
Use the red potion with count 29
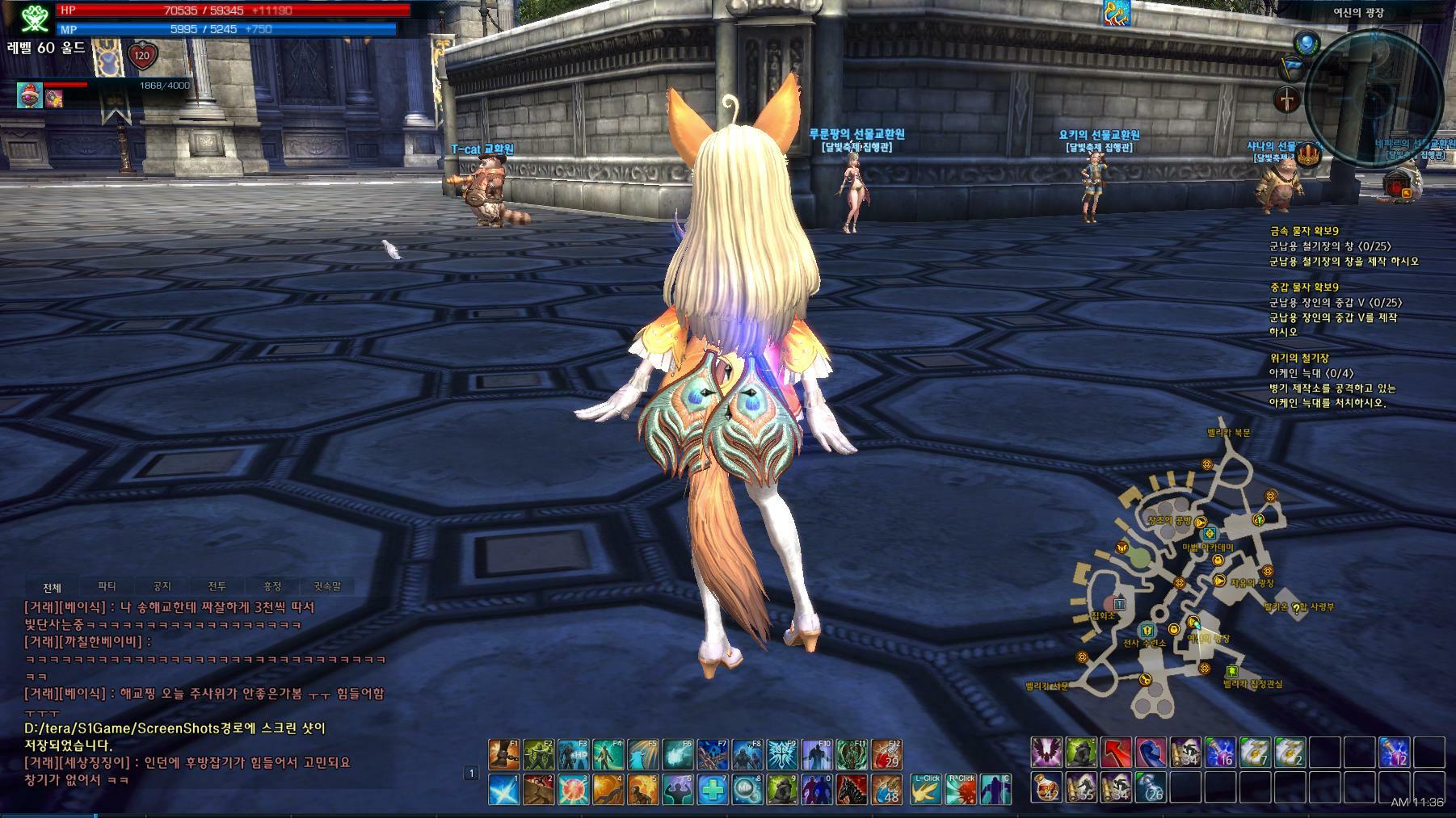tap(886, 755)
